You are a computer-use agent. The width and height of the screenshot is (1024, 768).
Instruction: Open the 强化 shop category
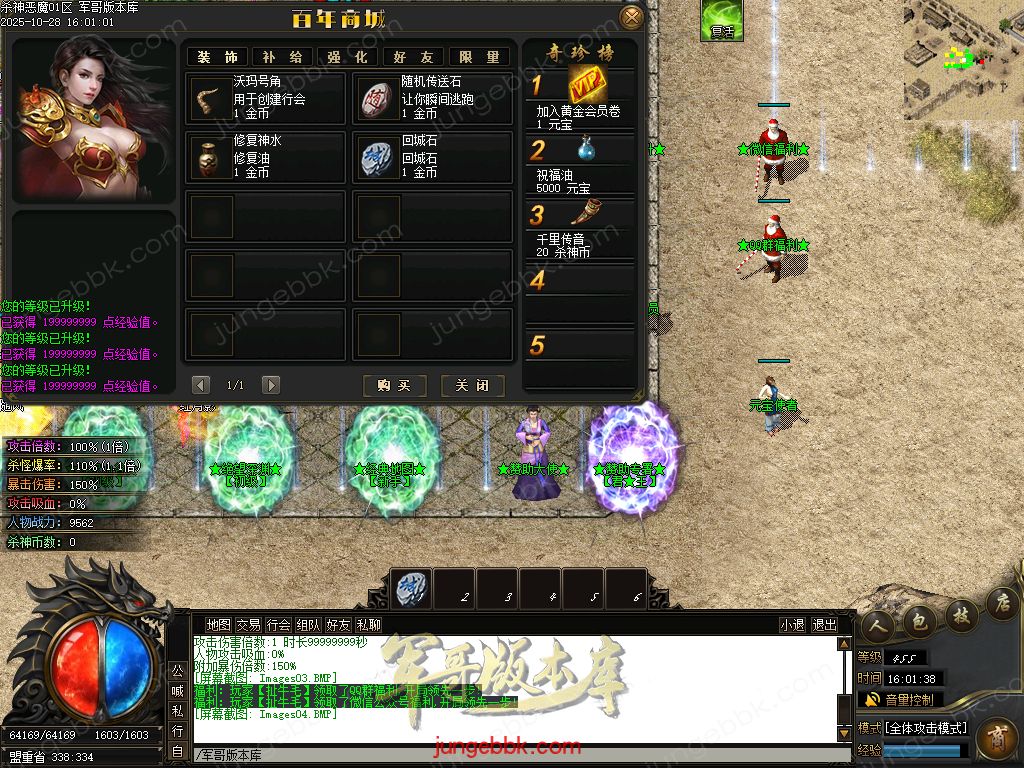346,57
